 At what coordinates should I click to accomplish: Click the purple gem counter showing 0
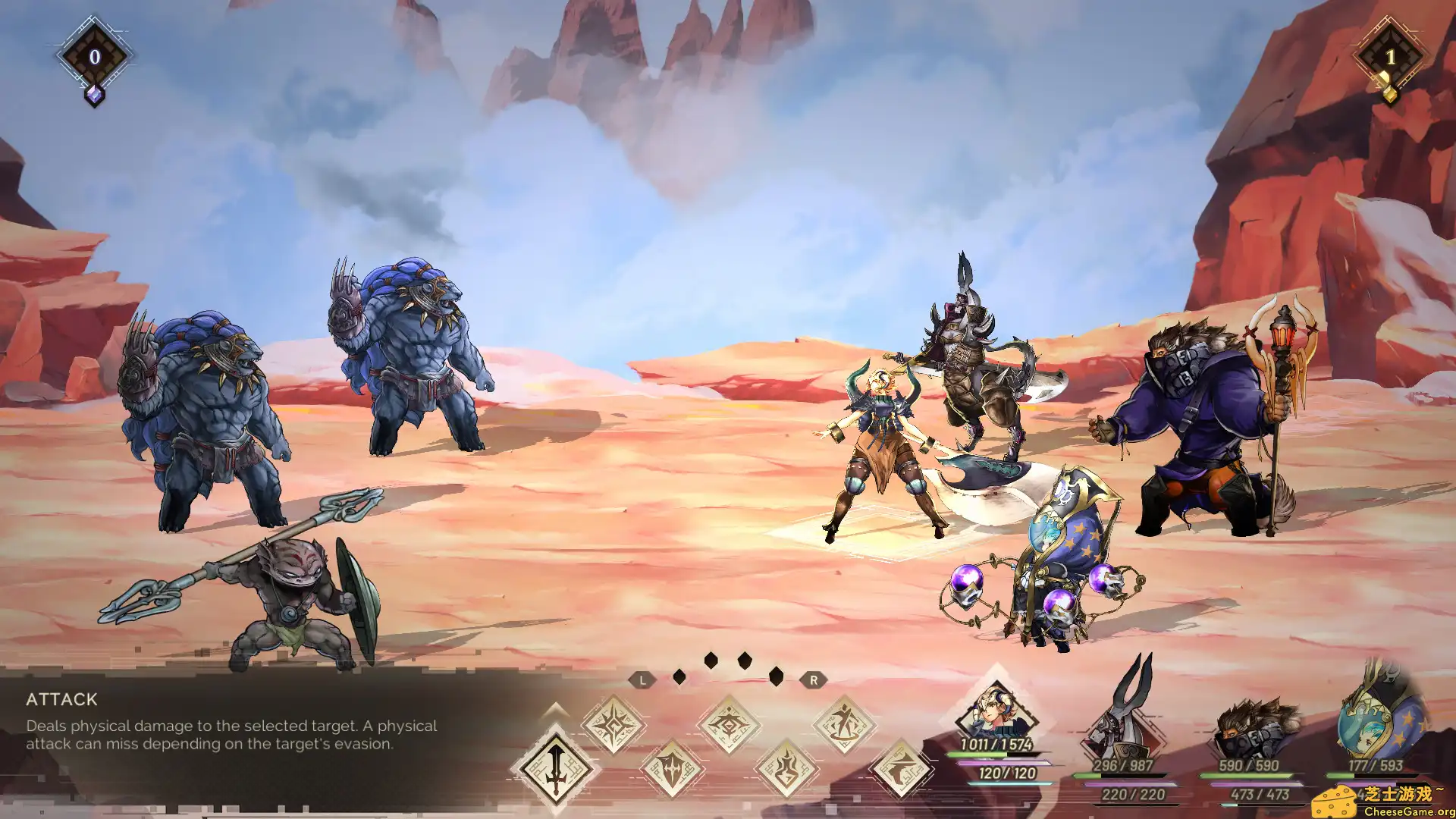tap(95, 57)
